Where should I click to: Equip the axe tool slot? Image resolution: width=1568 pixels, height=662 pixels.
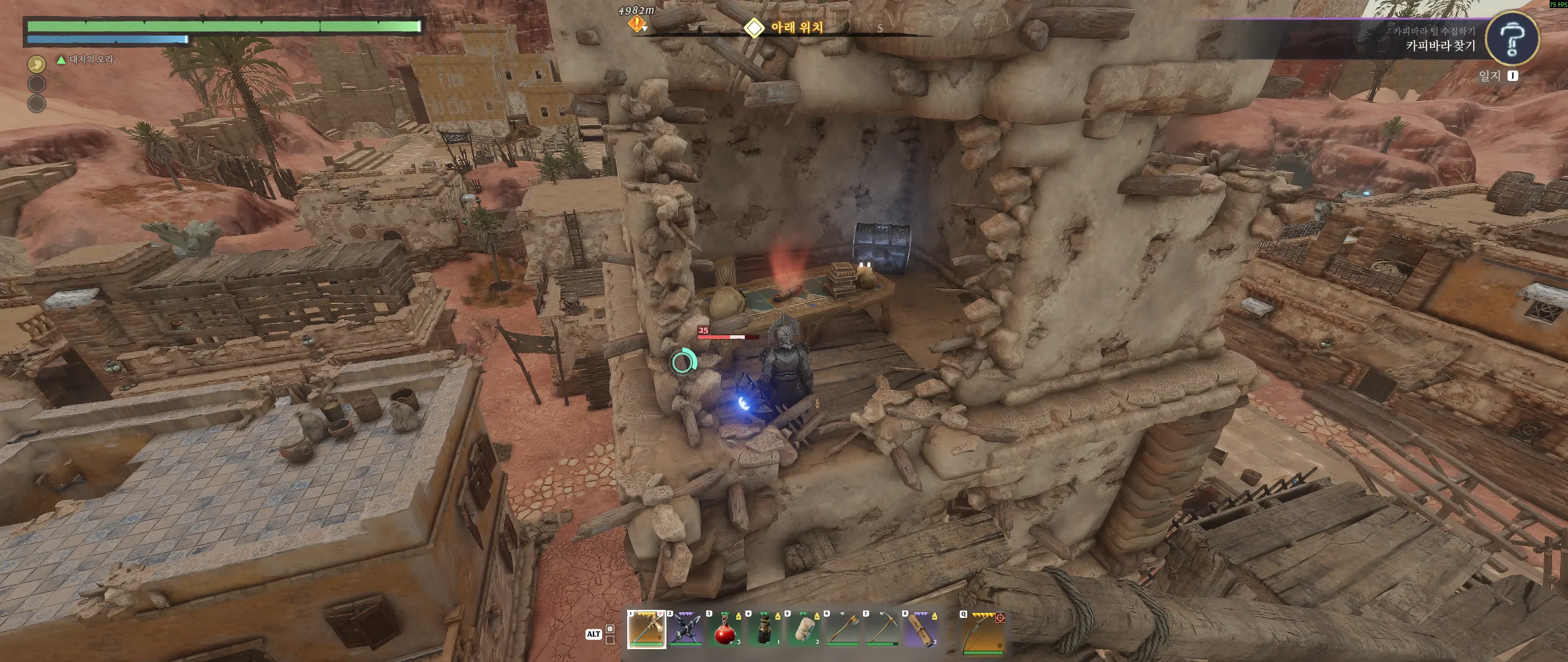point(843,630)
